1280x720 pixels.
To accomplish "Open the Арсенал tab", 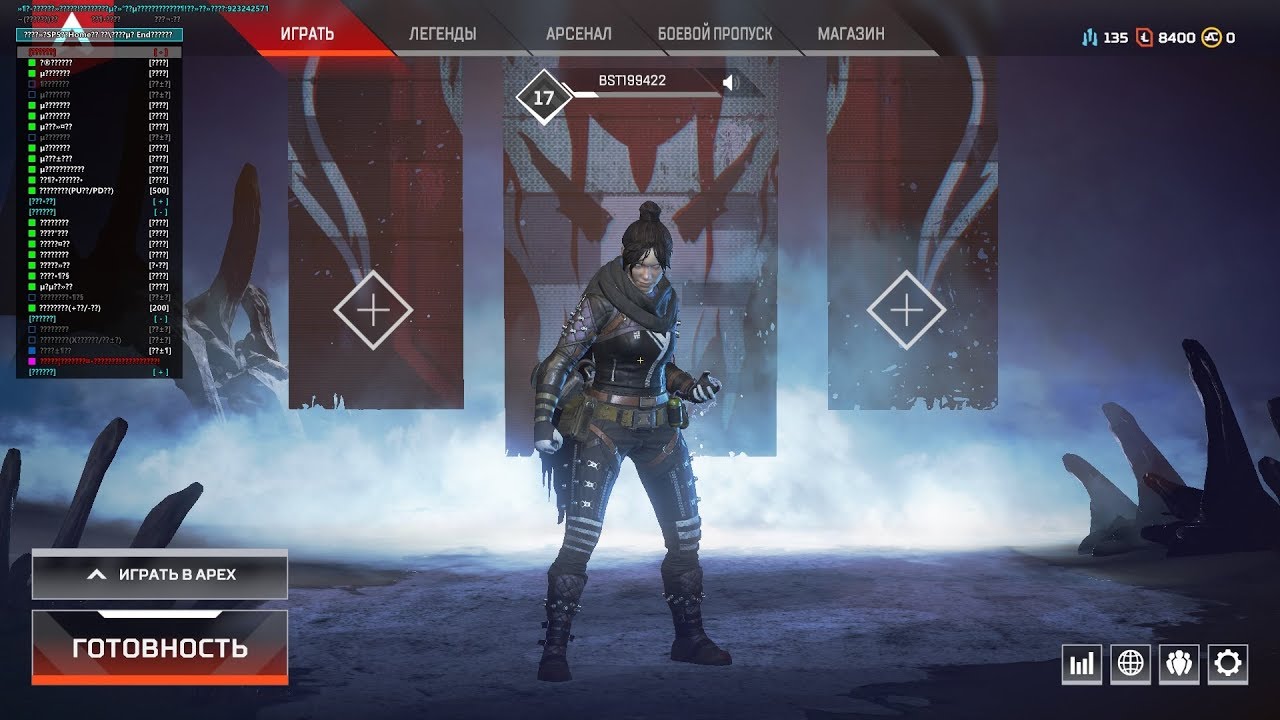I will pyautogui.click(x=578, y=34).
